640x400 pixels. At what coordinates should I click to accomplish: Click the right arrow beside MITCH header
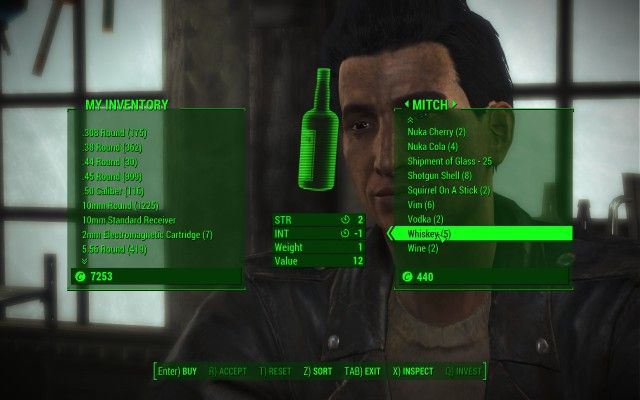coord(453,104)
